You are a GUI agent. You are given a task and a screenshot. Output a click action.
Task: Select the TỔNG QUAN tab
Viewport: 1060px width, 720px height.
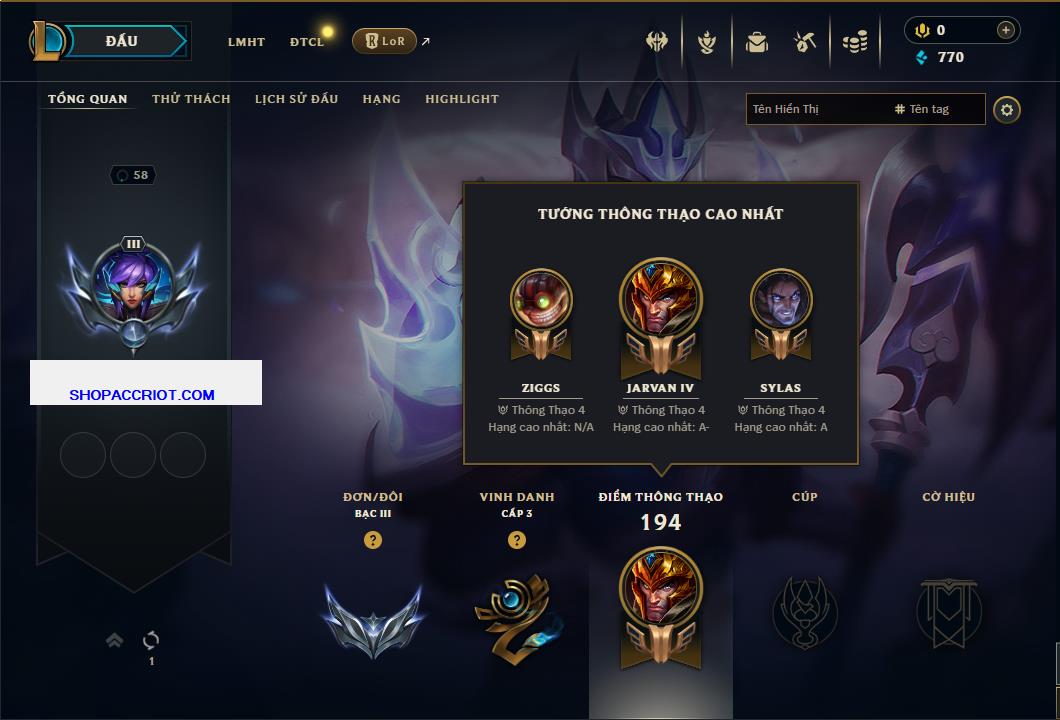tap(88, 99)
